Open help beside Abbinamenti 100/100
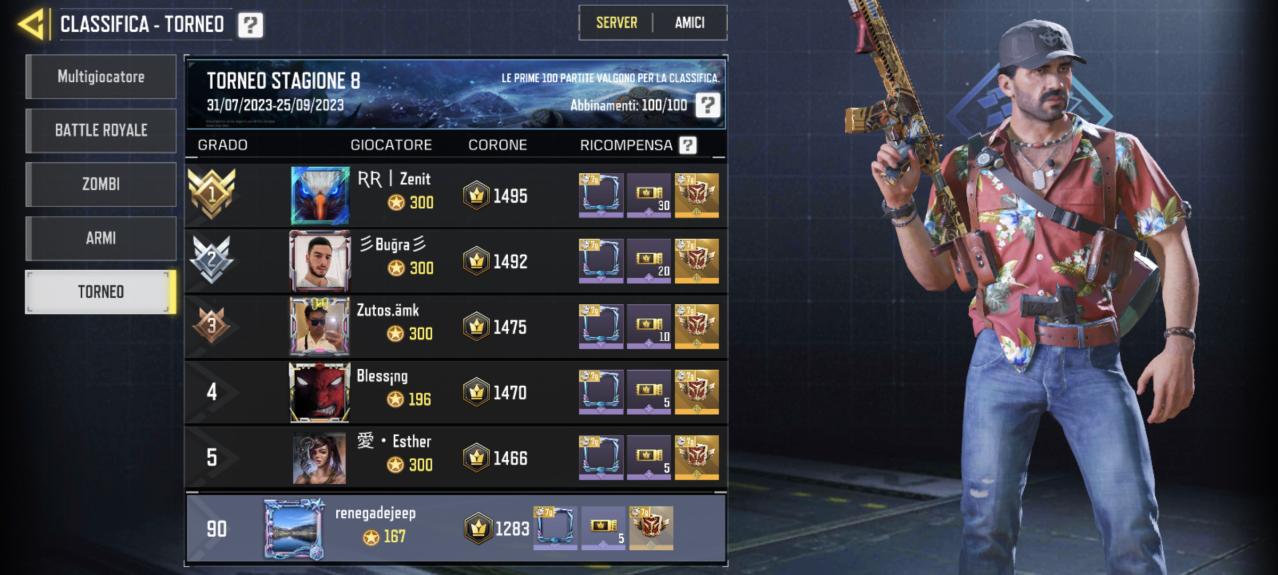1278x575 pixels. 707,105
